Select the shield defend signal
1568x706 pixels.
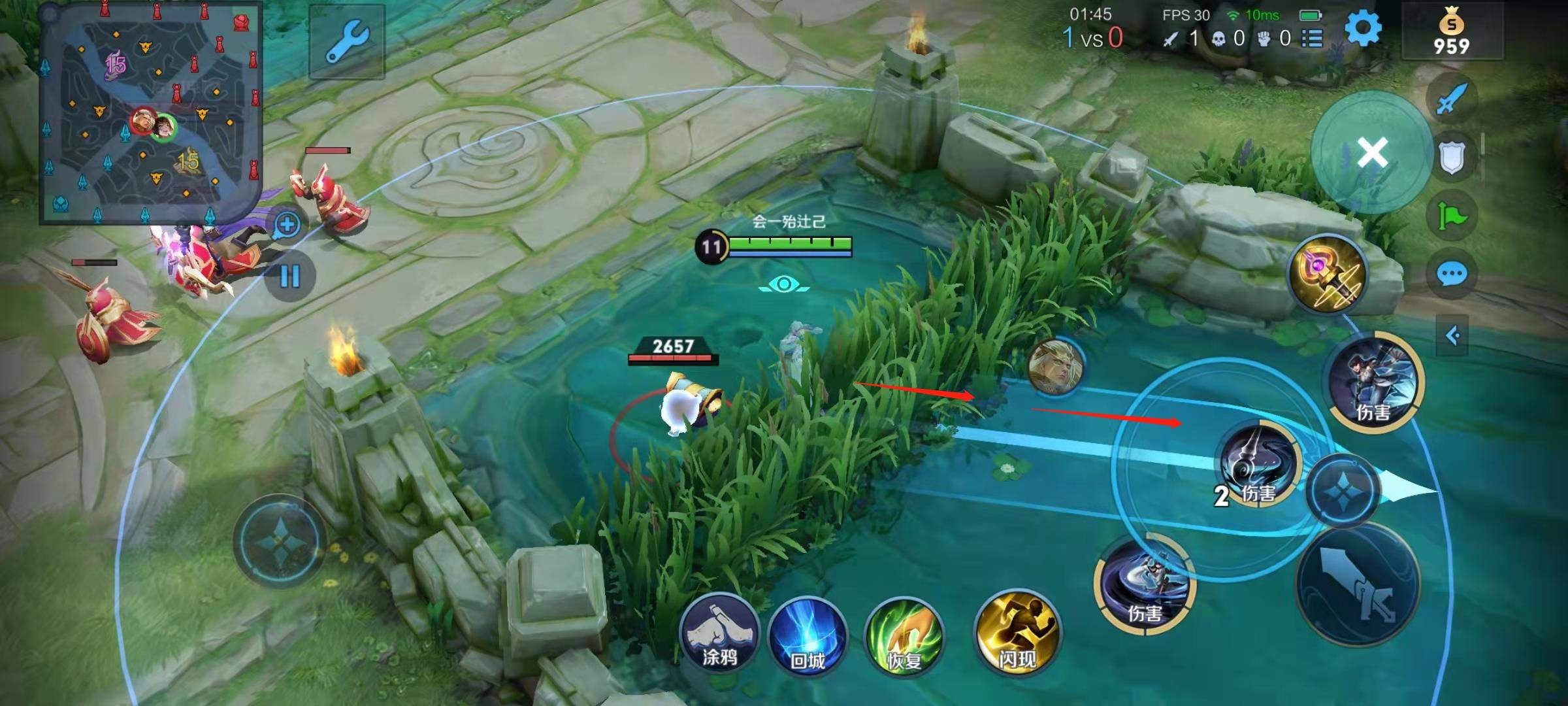coord(1452,157)
